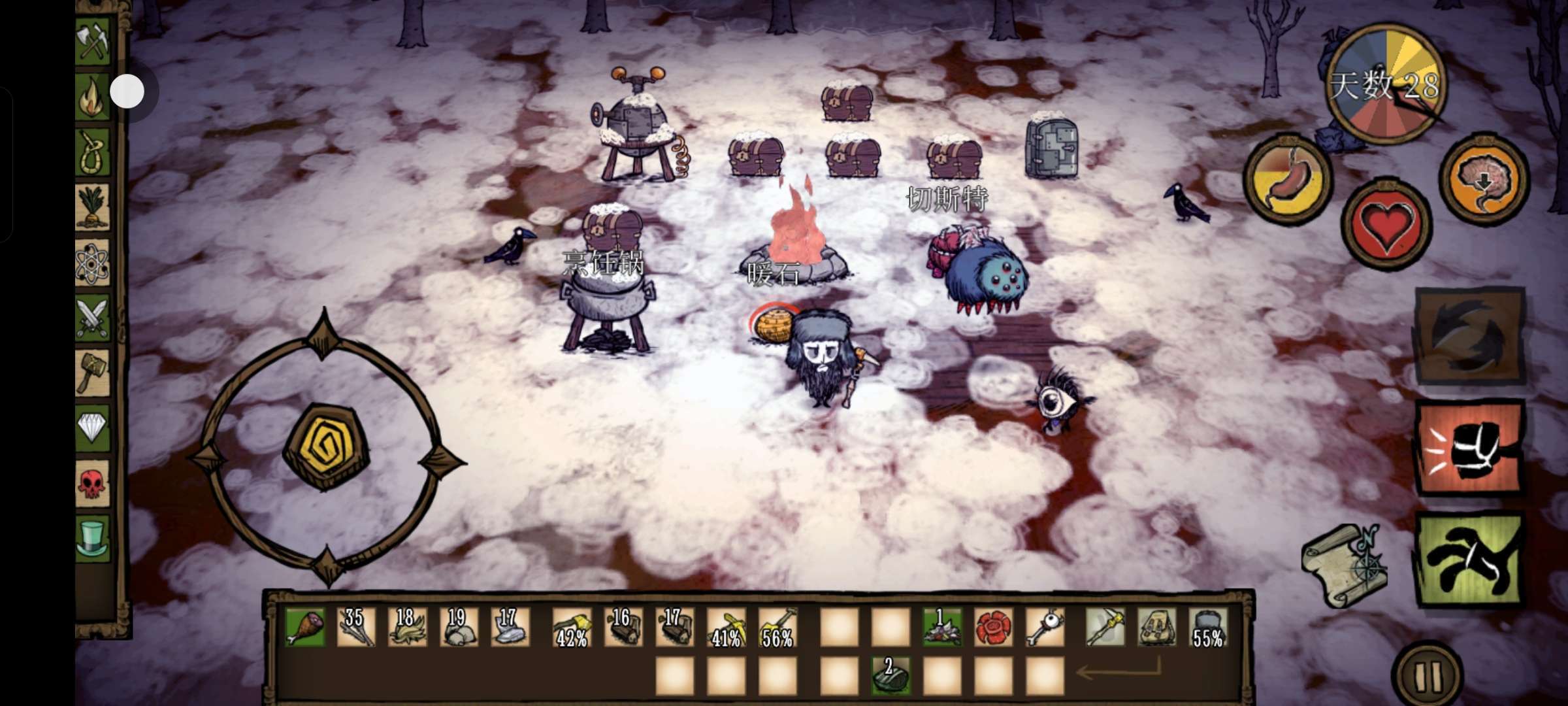Select the Fight crossed-swords tab
This screenshot has height=706, width=1568.
[93, 318]
